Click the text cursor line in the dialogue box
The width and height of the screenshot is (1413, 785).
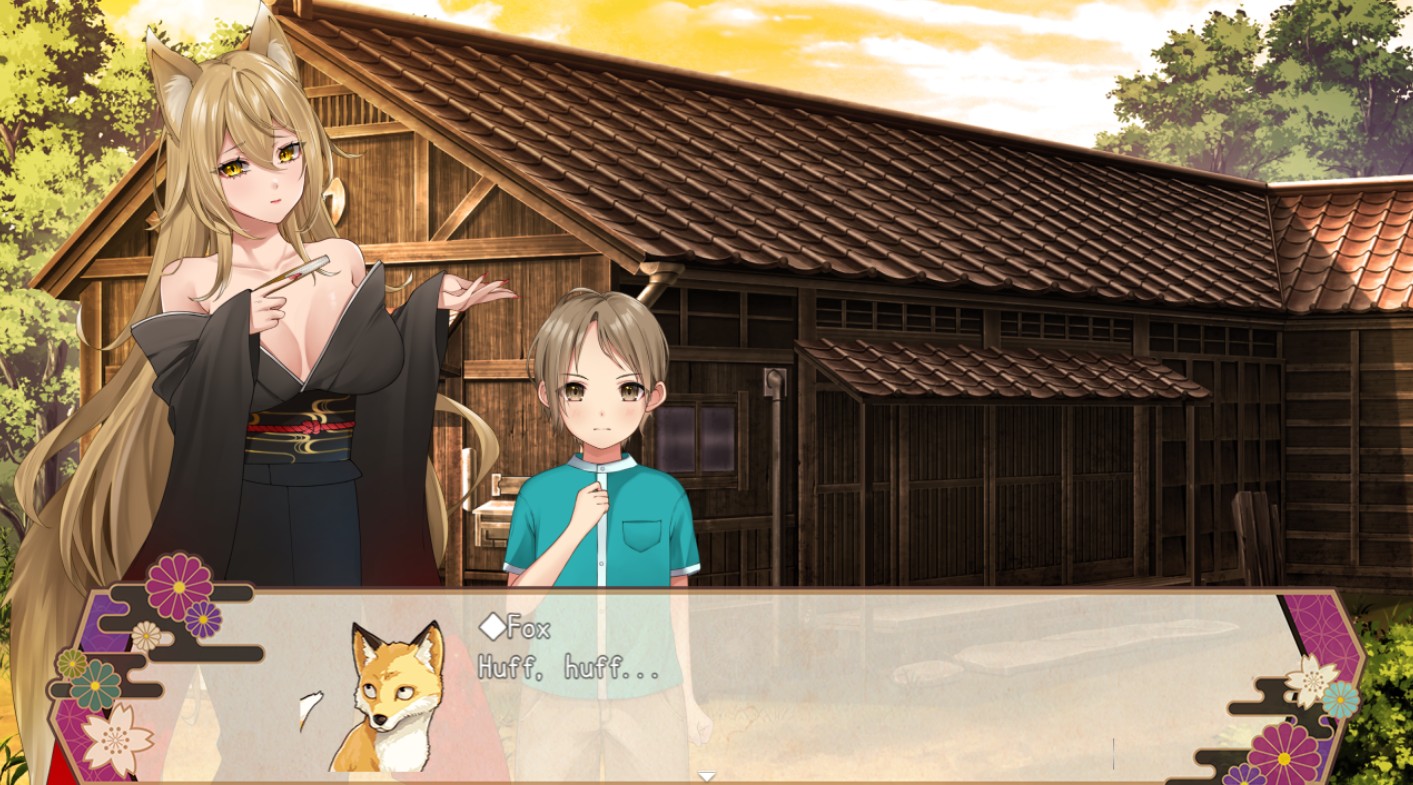1113,754
